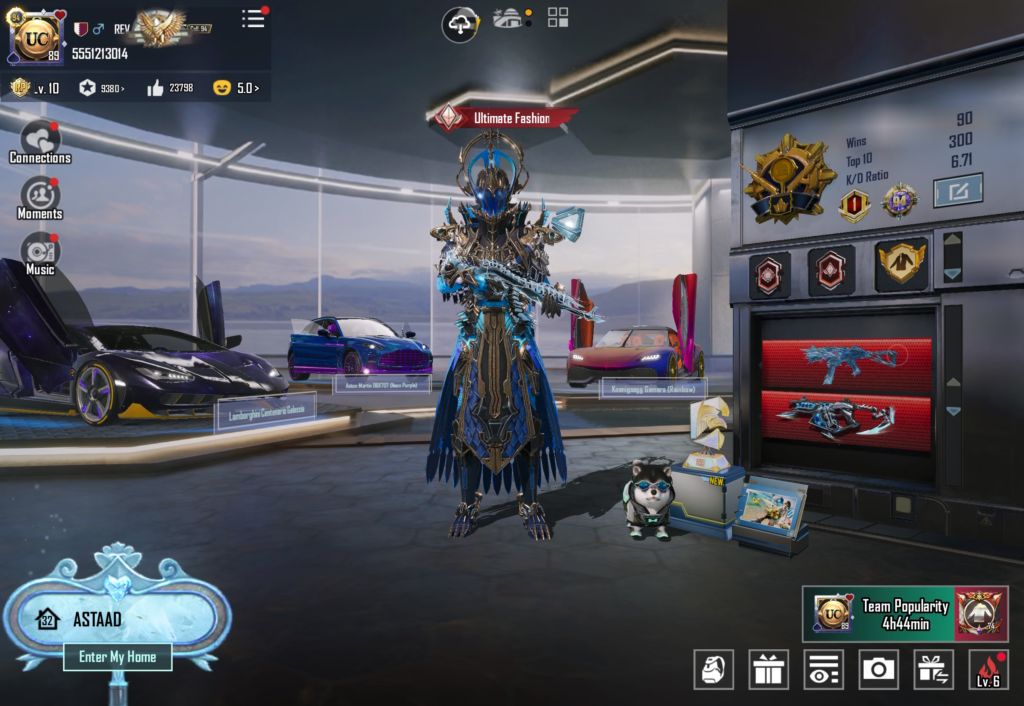Edit the stats showcase panel
Viewport: 1024px width, 706px height.
tap(957, 190)
